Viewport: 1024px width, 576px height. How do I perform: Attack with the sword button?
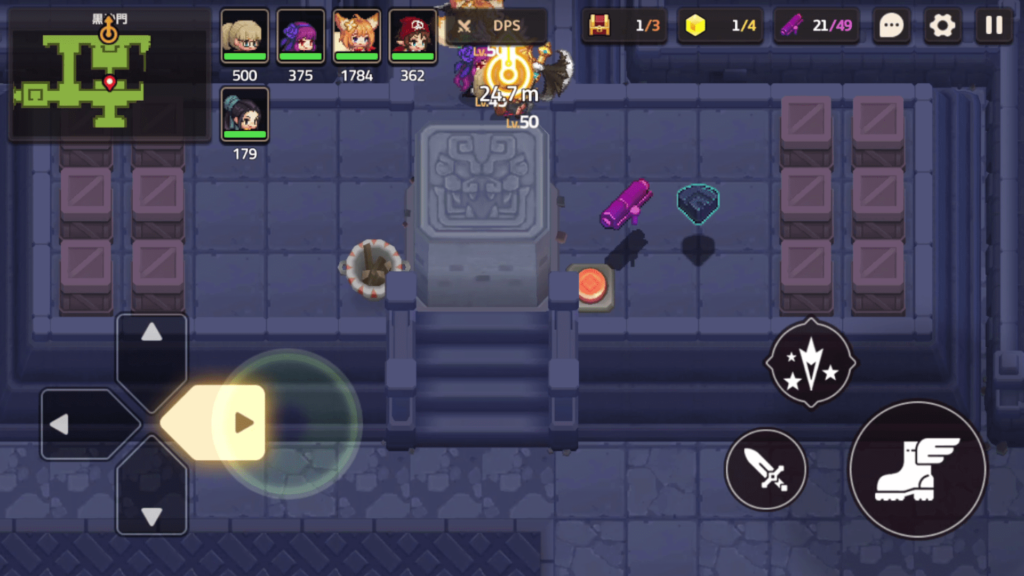point(765,469)
